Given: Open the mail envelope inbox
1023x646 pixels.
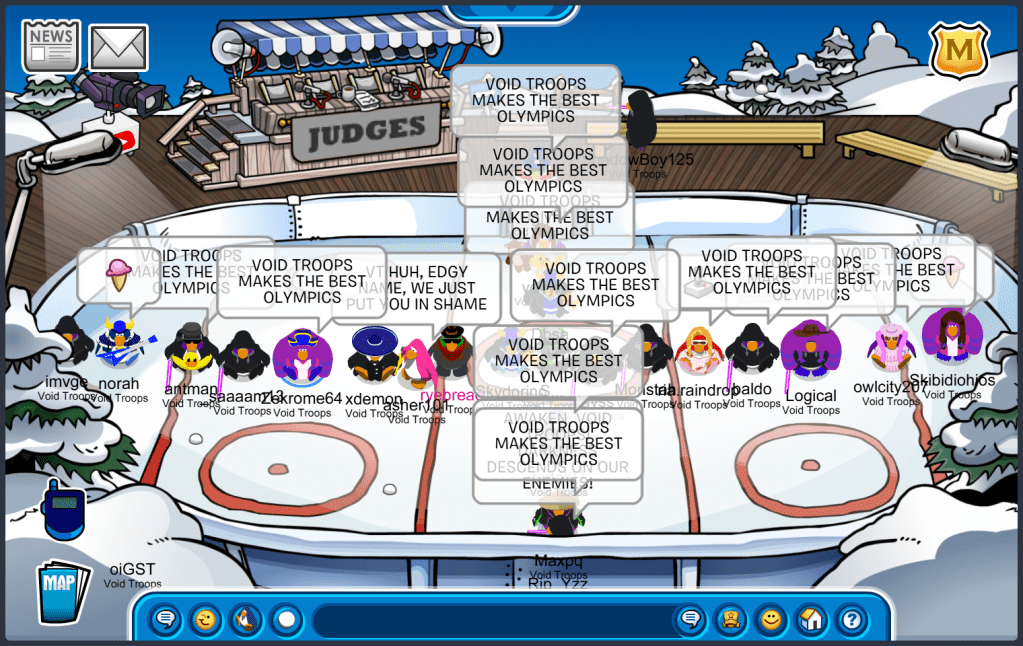Looking at the screenshot, I should [x=118, y=48].
